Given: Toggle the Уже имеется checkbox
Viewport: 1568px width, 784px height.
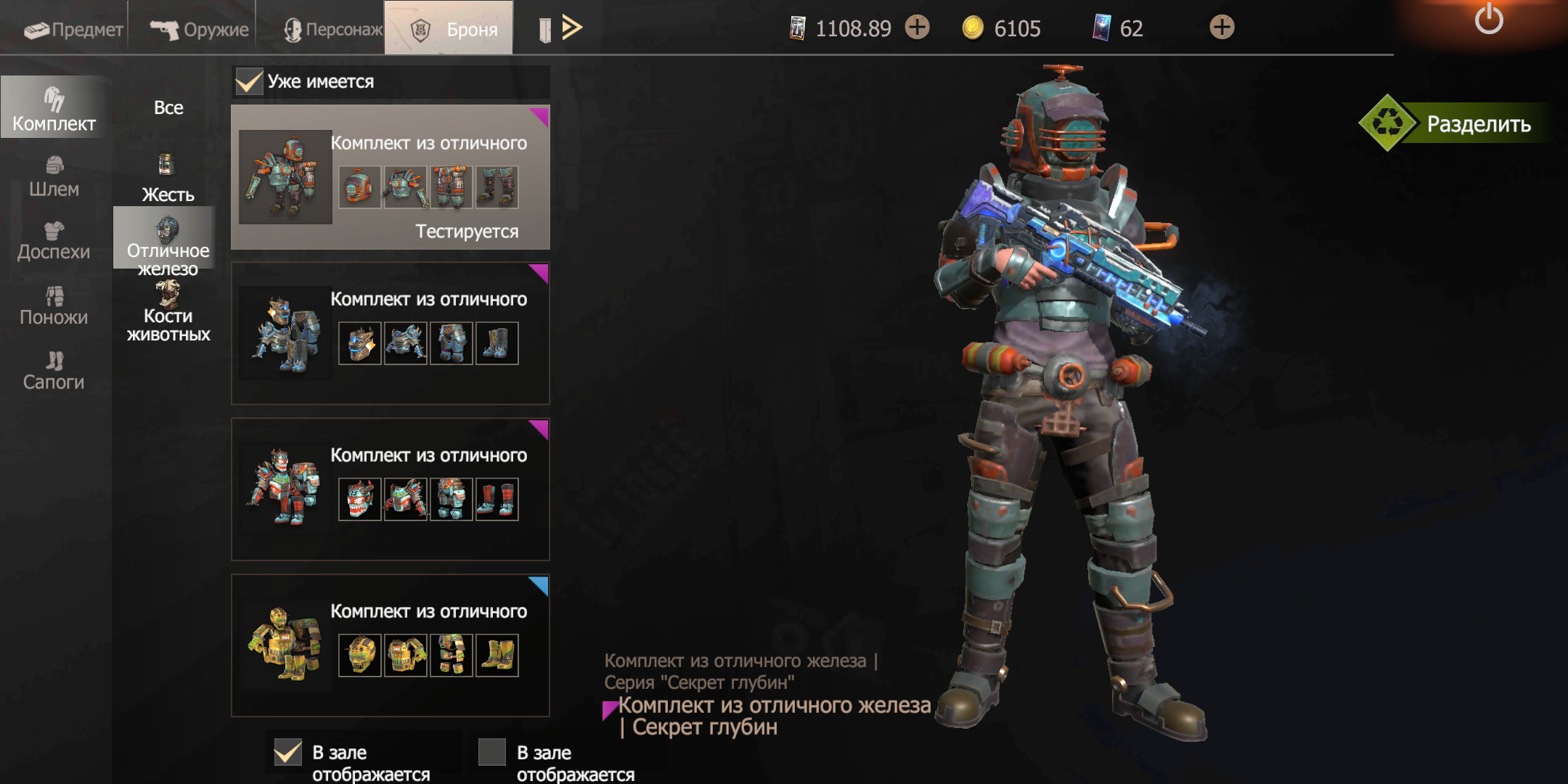Looking at the screenshot, I should (x=249, y=81).
